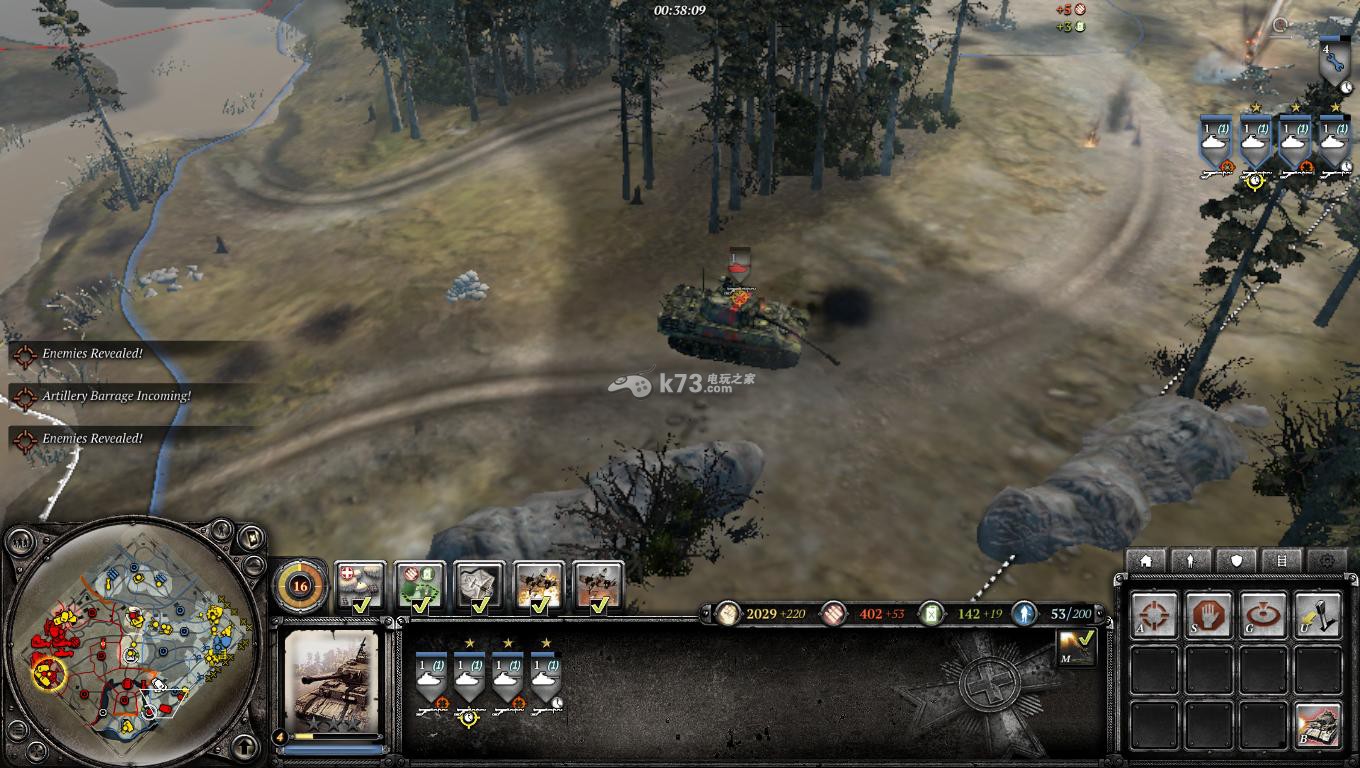This screenshot has width=1360, height=768.
Task: Switch to the shield icon production tab
Action: pos(1237,560)
